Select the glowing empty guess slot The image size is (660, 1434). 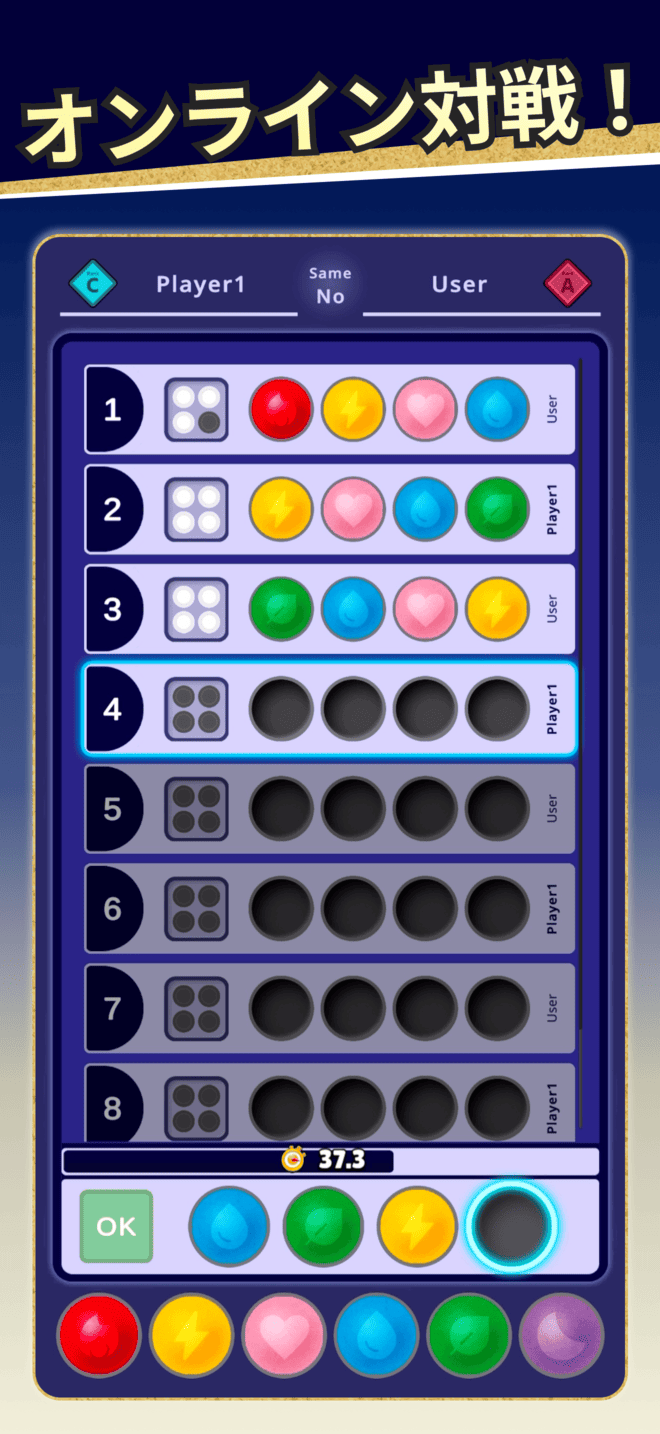[x=512, y=1226]
